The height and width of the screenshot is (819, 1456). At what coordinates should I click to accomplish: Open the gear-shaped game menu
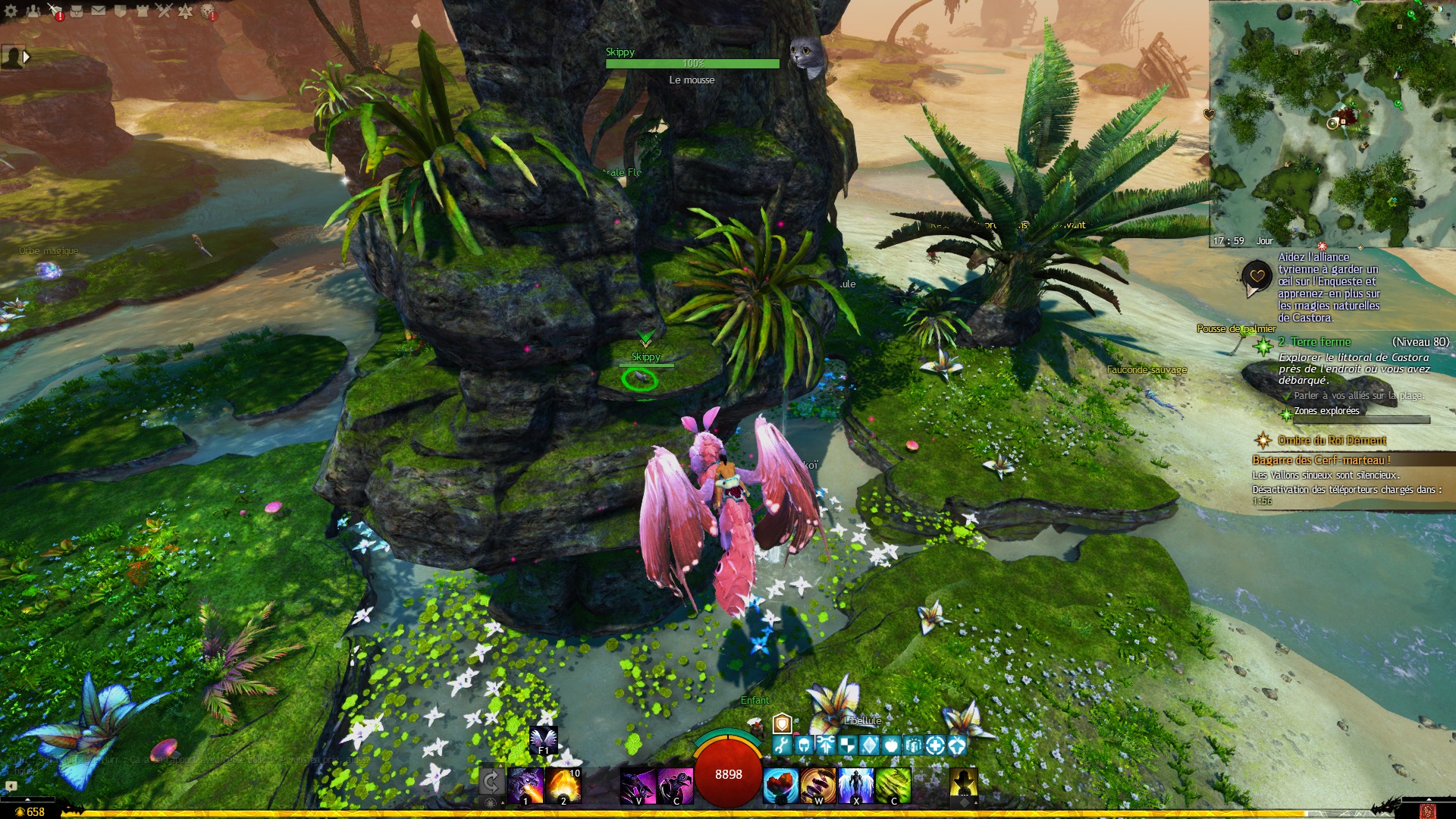(11, 11)
